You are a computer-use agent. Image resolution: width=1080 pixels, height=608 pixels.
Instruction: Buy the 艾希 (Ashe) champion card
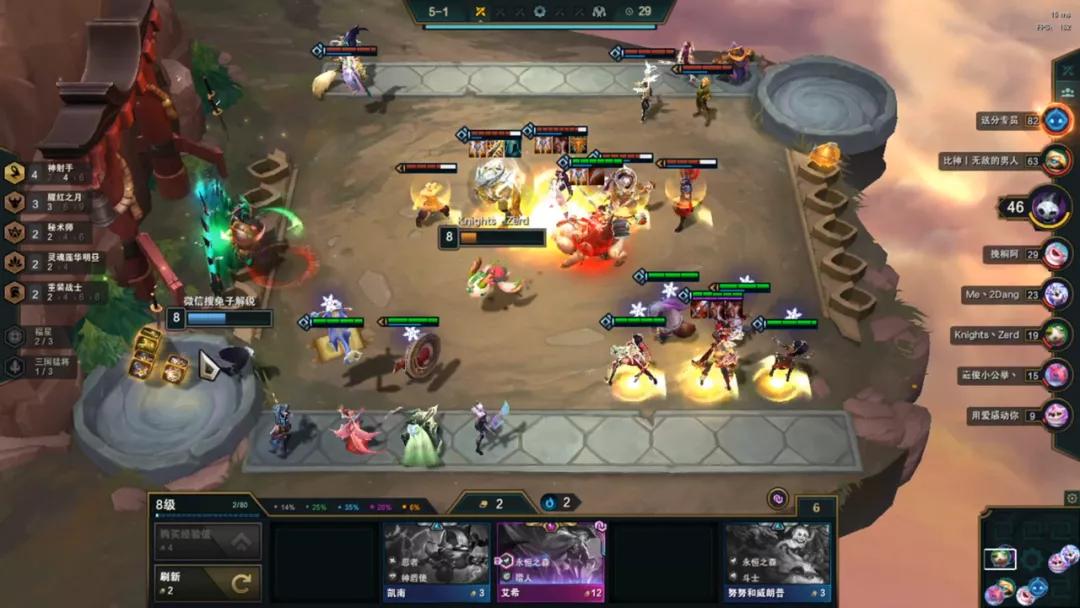click(x=551, y=561)
